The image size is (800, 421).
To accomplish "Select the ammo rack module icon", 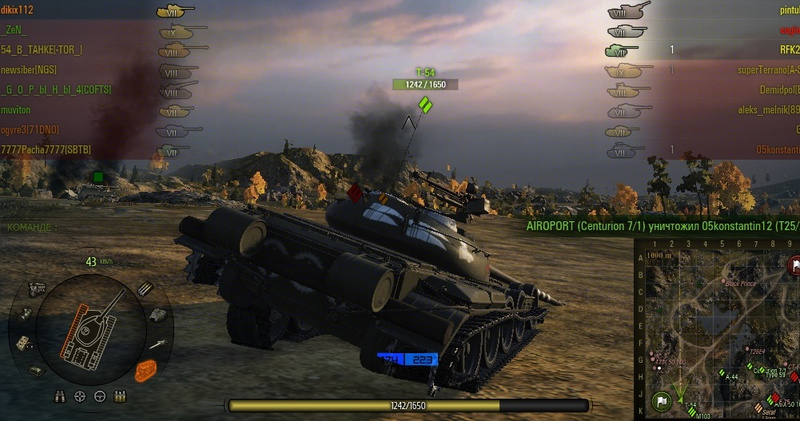I will point(145,288).
